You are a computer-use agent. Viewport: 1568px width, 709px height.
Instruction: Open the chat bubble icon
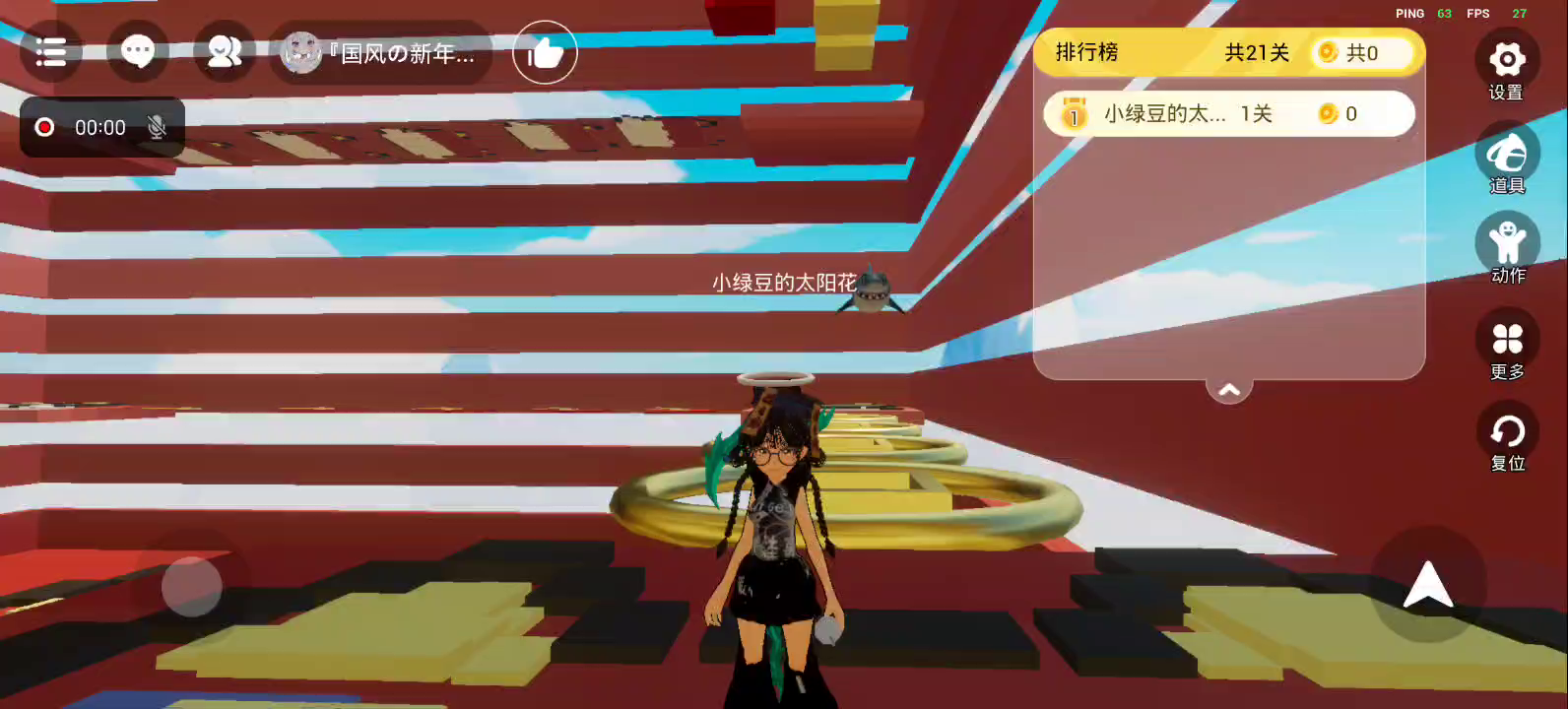click(x=137, y=52)
